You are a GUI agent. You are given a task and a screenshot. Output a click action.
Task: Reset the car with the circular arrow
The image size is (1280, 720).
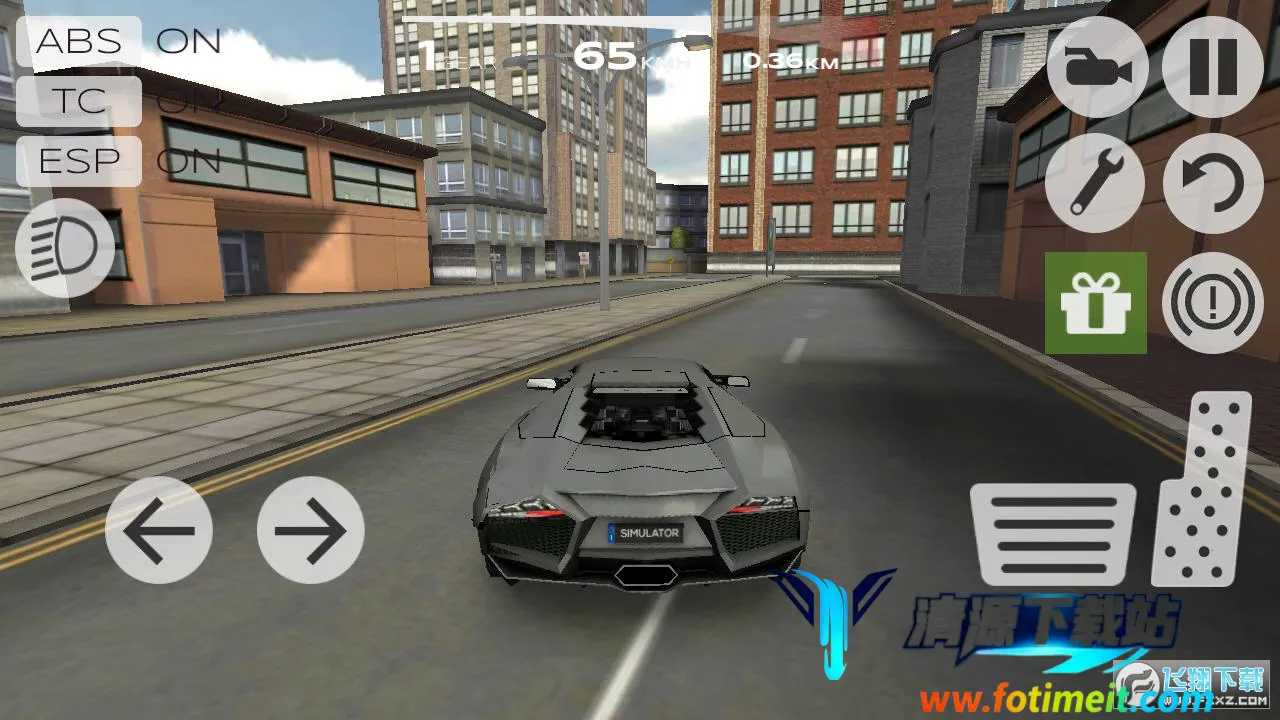(x=1213, y=184)
